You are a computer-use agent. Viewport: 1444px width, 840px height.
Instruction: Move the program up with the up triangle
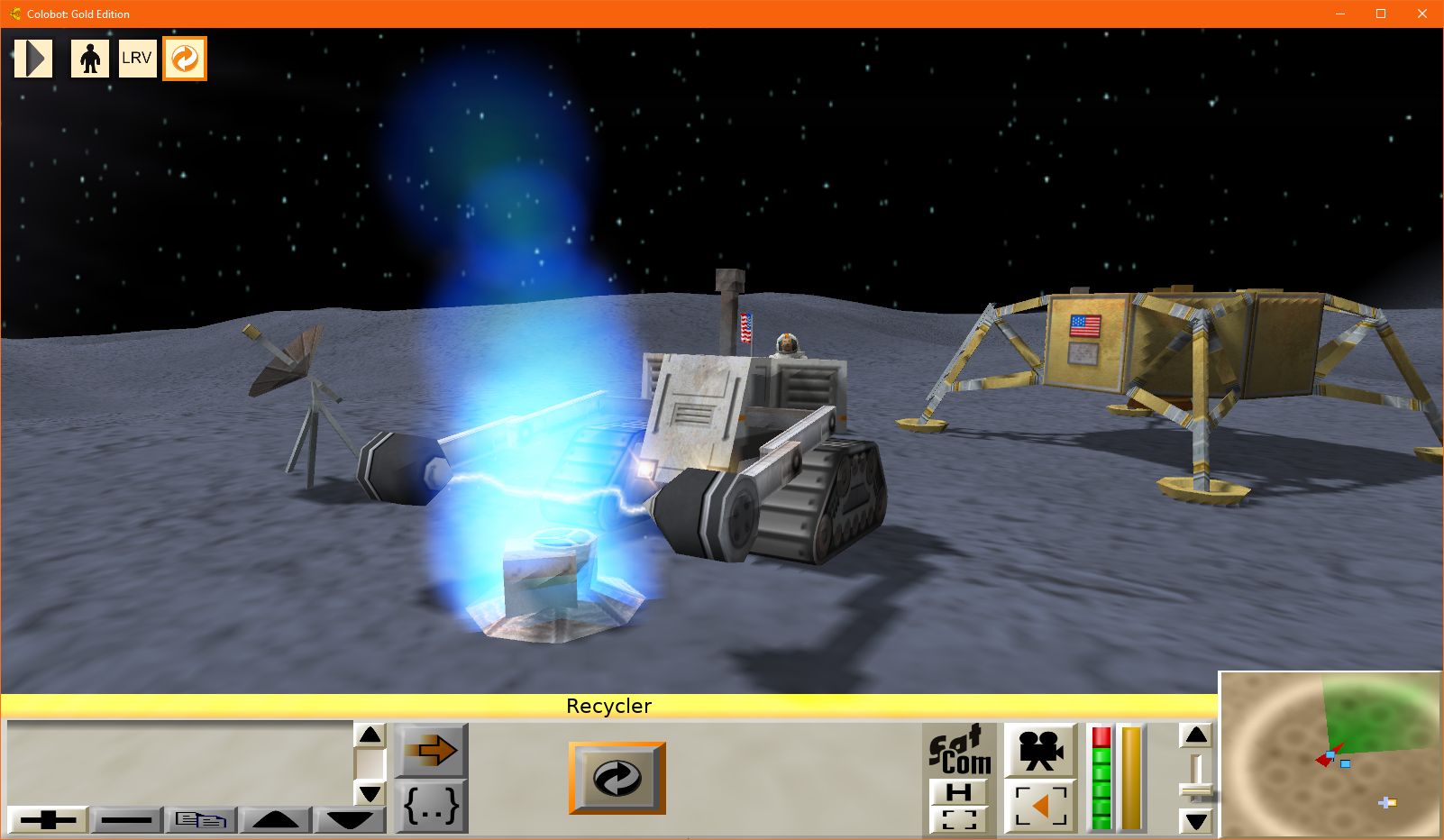[x=275, y=820]
